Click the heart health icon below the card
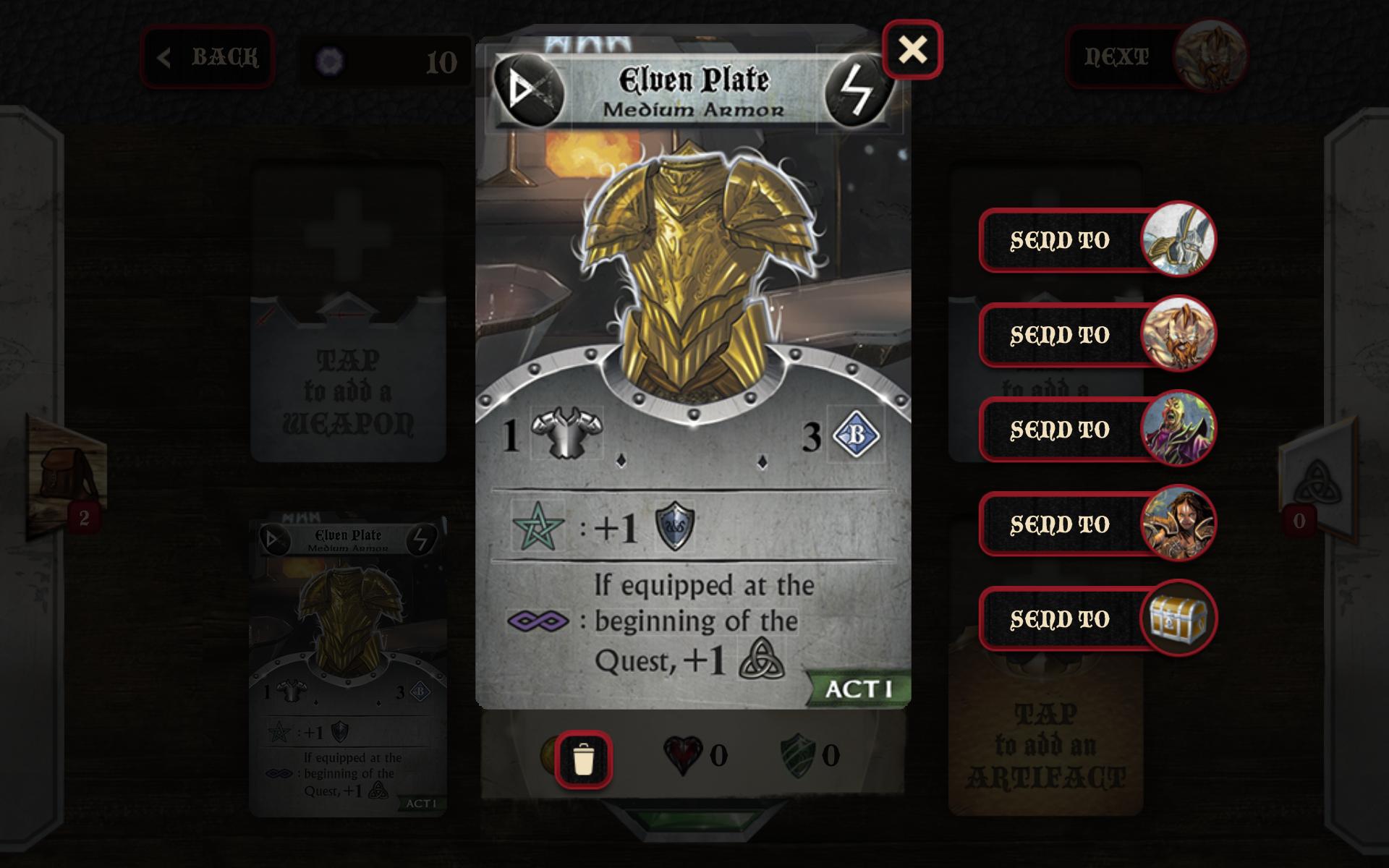Screen dimensions: 1389x868 (682, 754)
